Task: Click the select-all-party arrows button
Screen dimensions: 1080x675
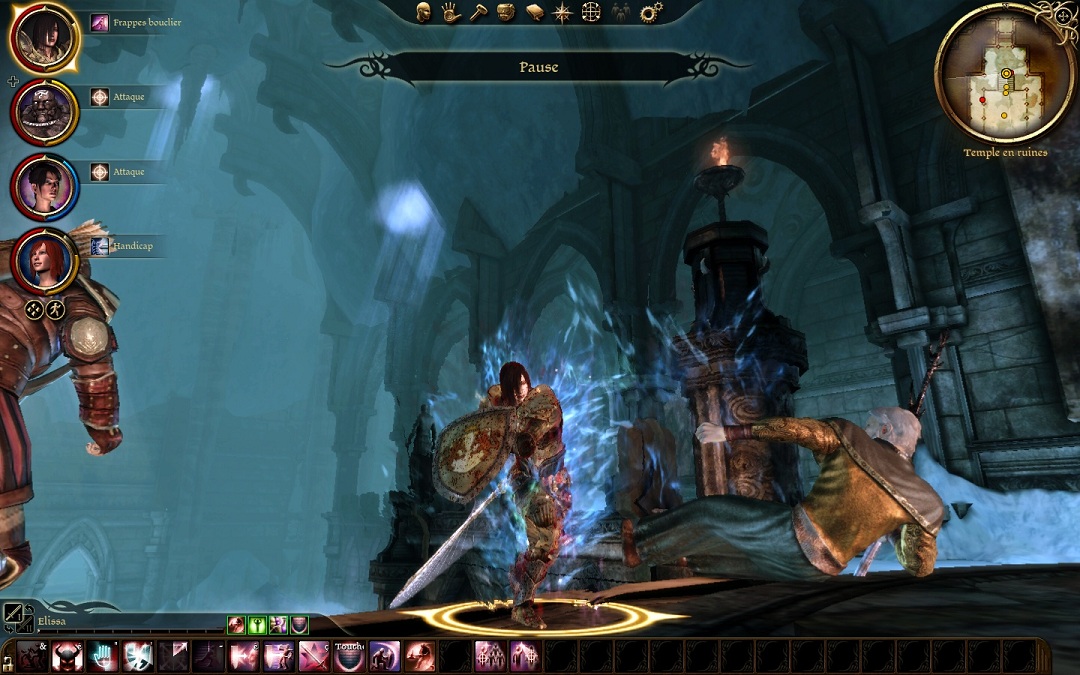Action: (33, 310)
